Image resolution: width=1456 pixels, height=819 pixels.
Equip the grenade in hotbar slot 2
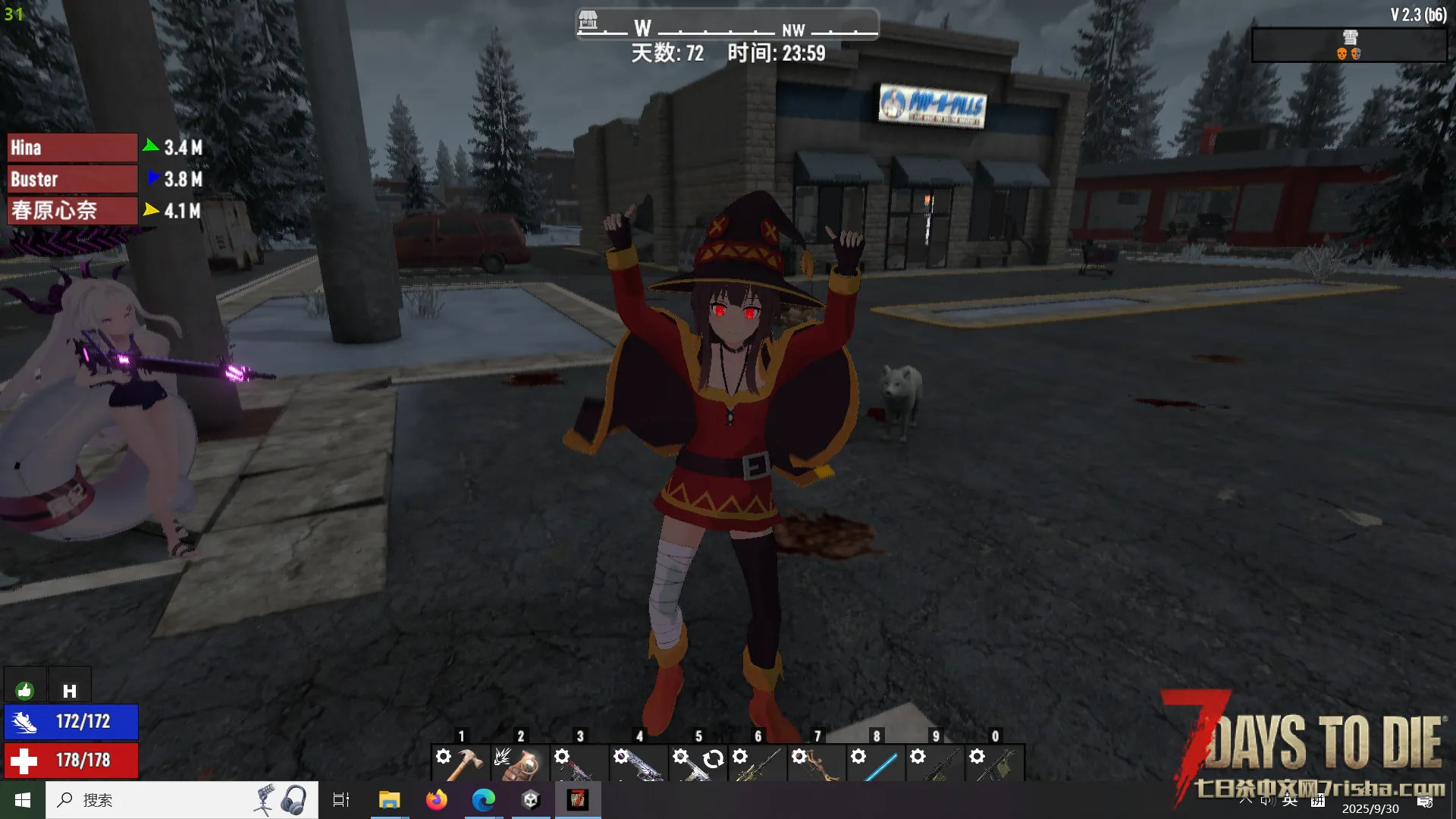(520, 762)
